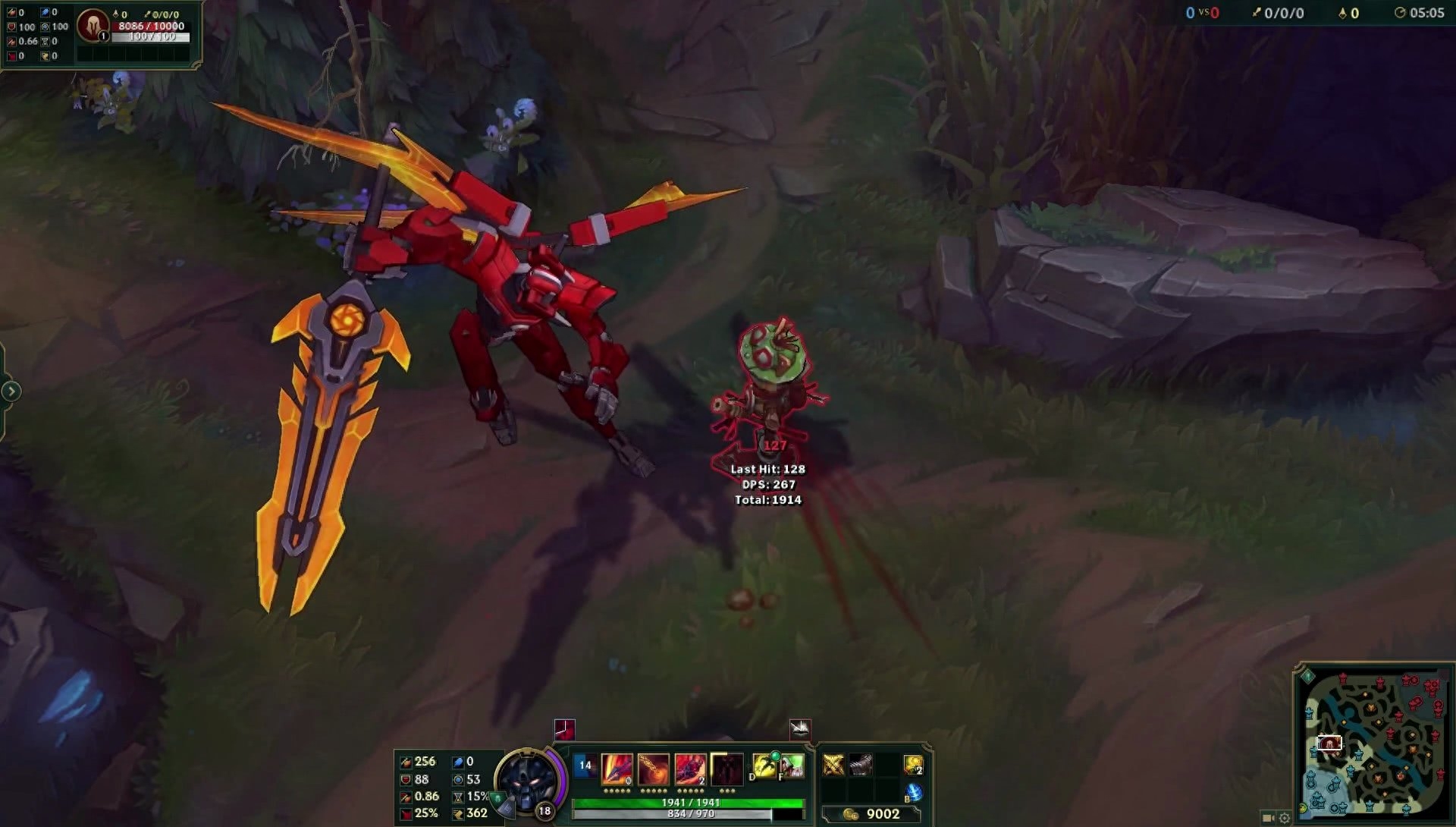
Task: Click the white blade buff icon above spells
Action: click(800, 729)
